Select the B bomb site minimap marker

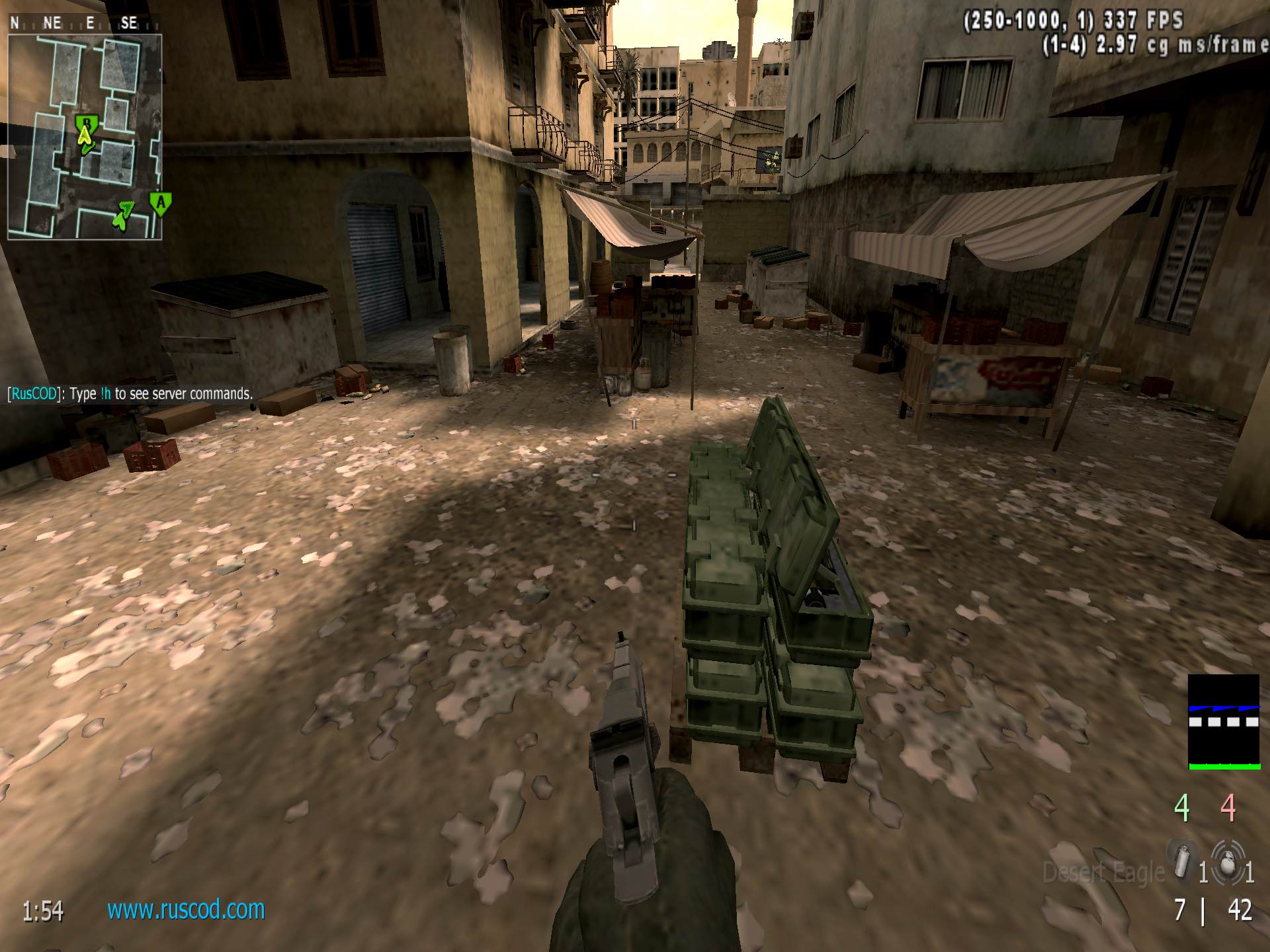pos(85,124)
